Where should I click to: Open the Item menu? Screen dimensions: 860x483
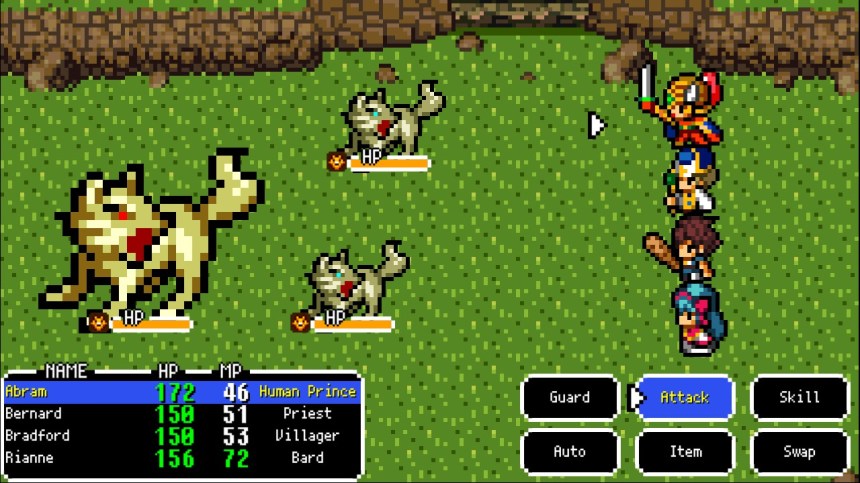click(685, 452)
